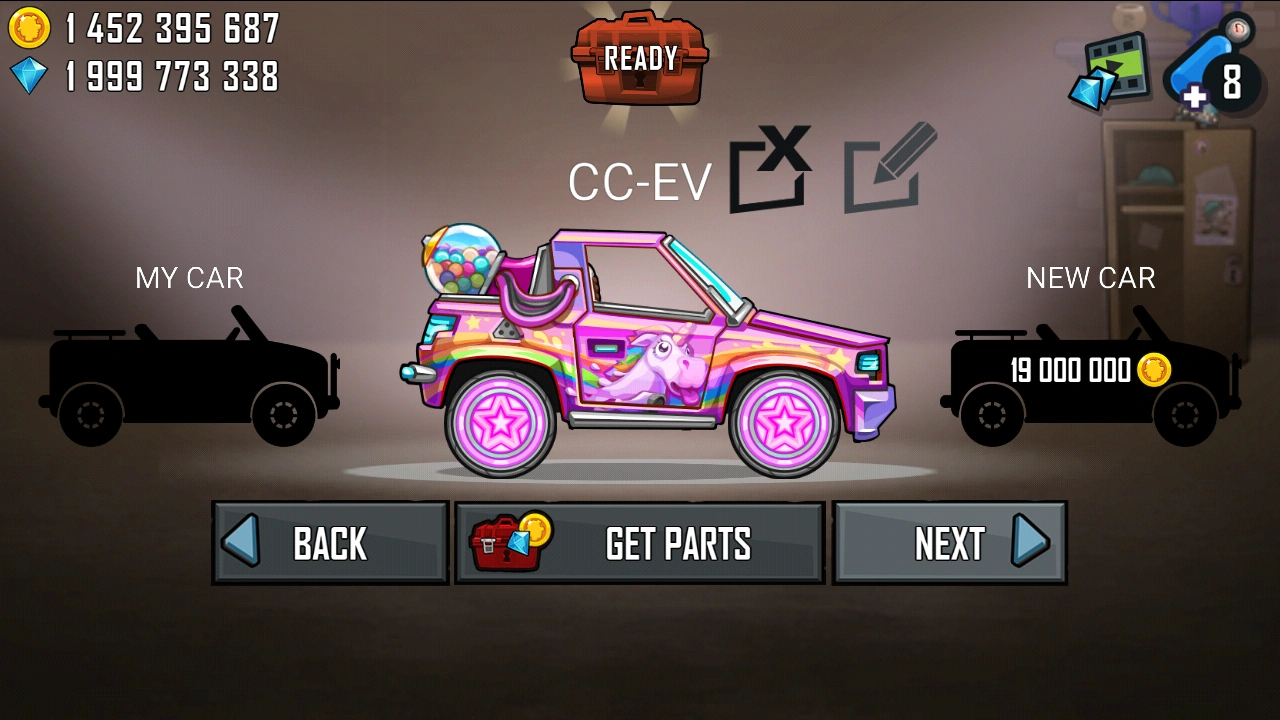Tap the blue arrow on the NEXT button
1280x720 pixels.
coord(1027,542)
